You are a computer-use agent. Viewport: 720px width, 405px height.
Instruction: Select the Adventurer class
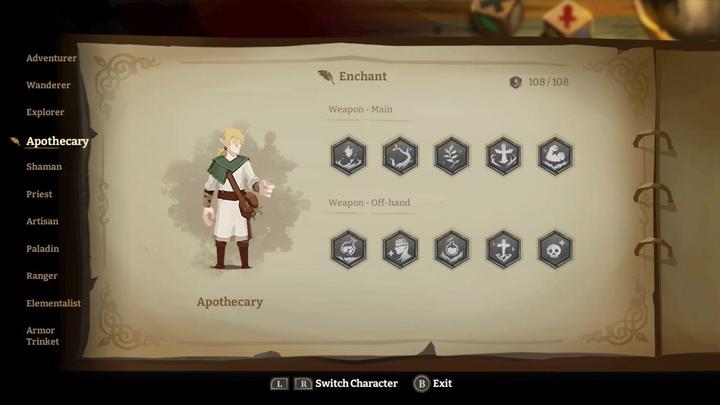click(51, 58)
